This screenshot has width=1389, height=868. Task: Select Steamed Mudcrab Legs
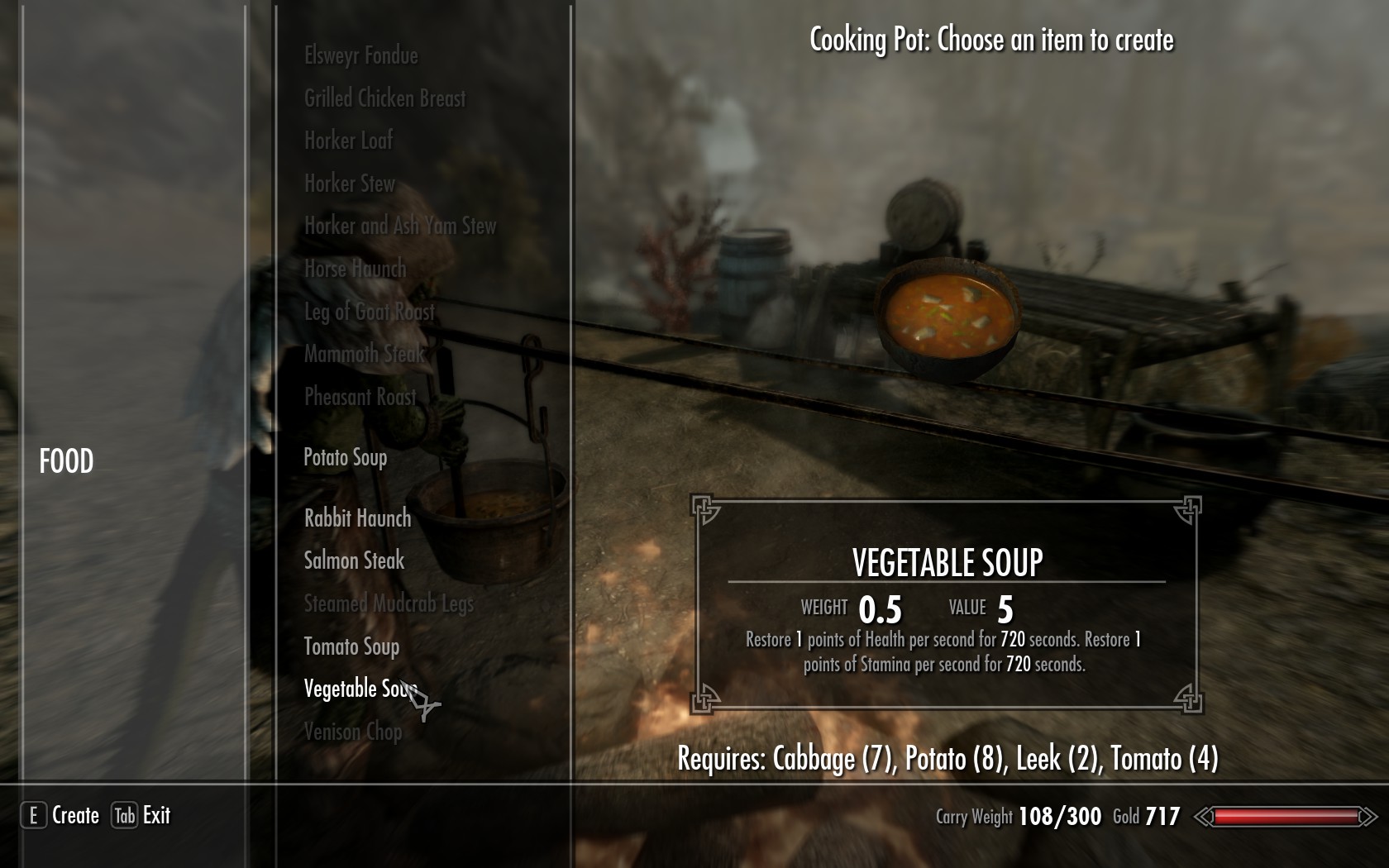click(x=389, y=603)
